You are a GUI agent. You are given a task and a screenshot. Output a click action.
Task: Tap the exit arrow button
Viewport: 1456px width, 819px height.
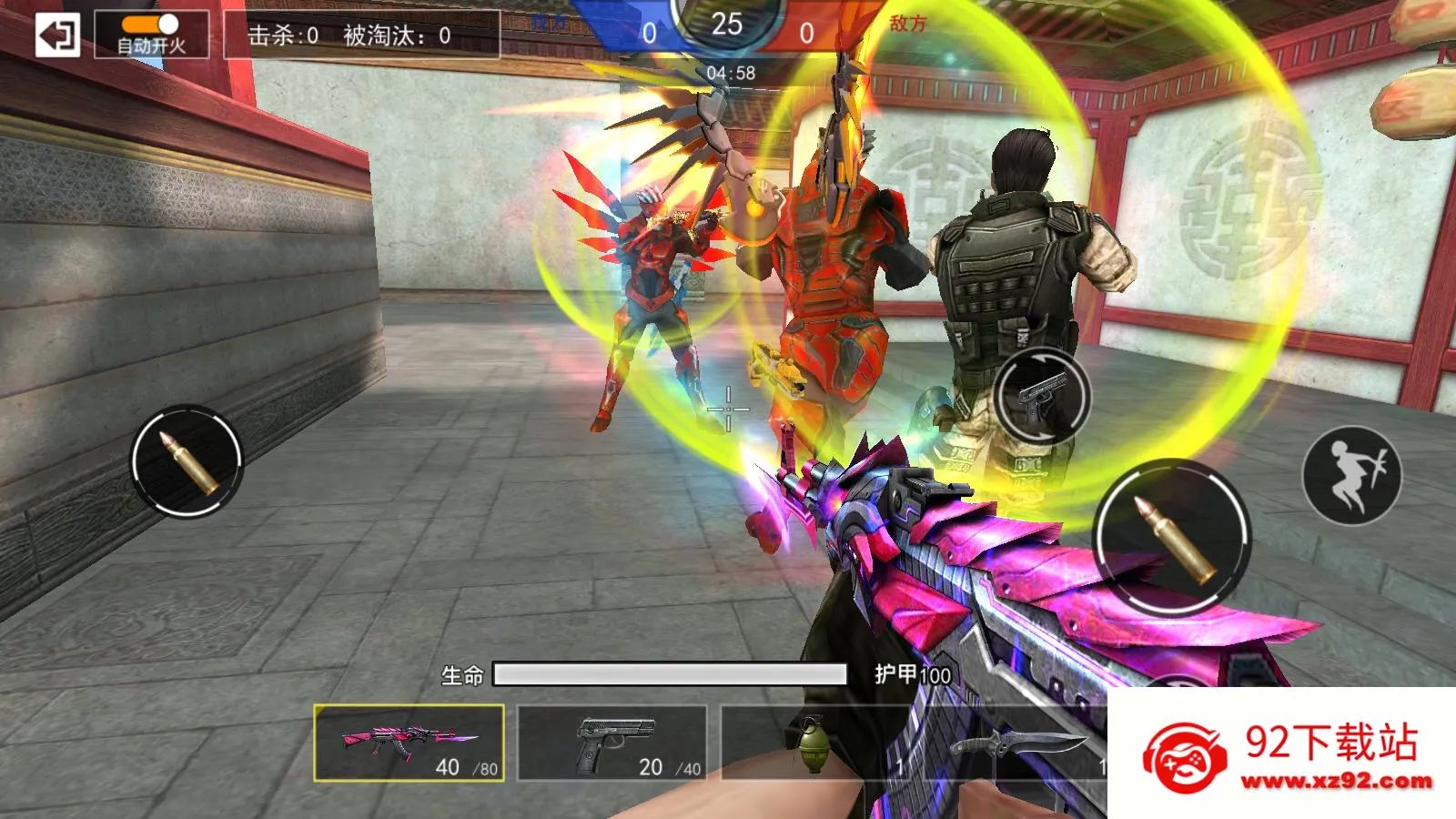[x=57, y=35]
